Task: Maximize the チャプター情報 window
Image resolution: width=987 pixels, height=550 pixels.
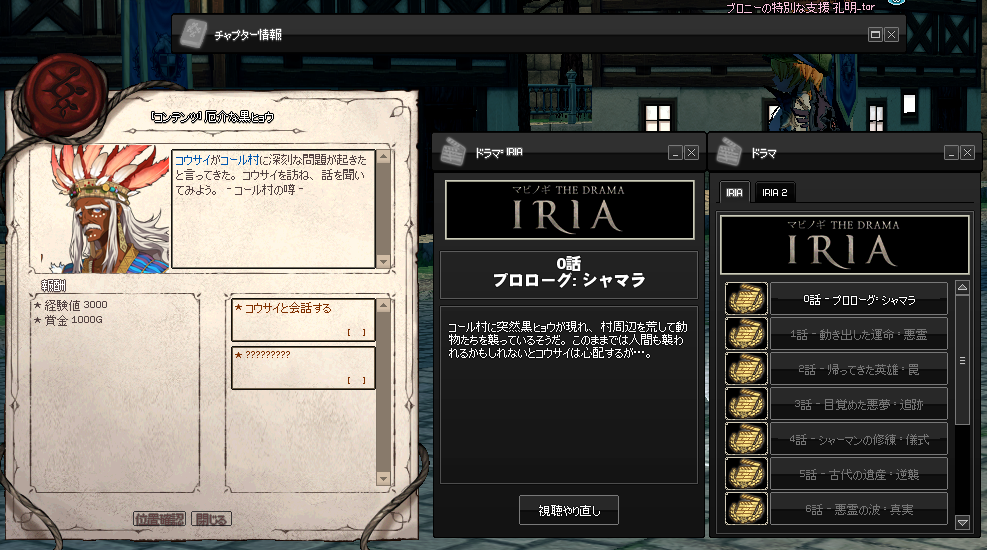Action: [876, 34]
